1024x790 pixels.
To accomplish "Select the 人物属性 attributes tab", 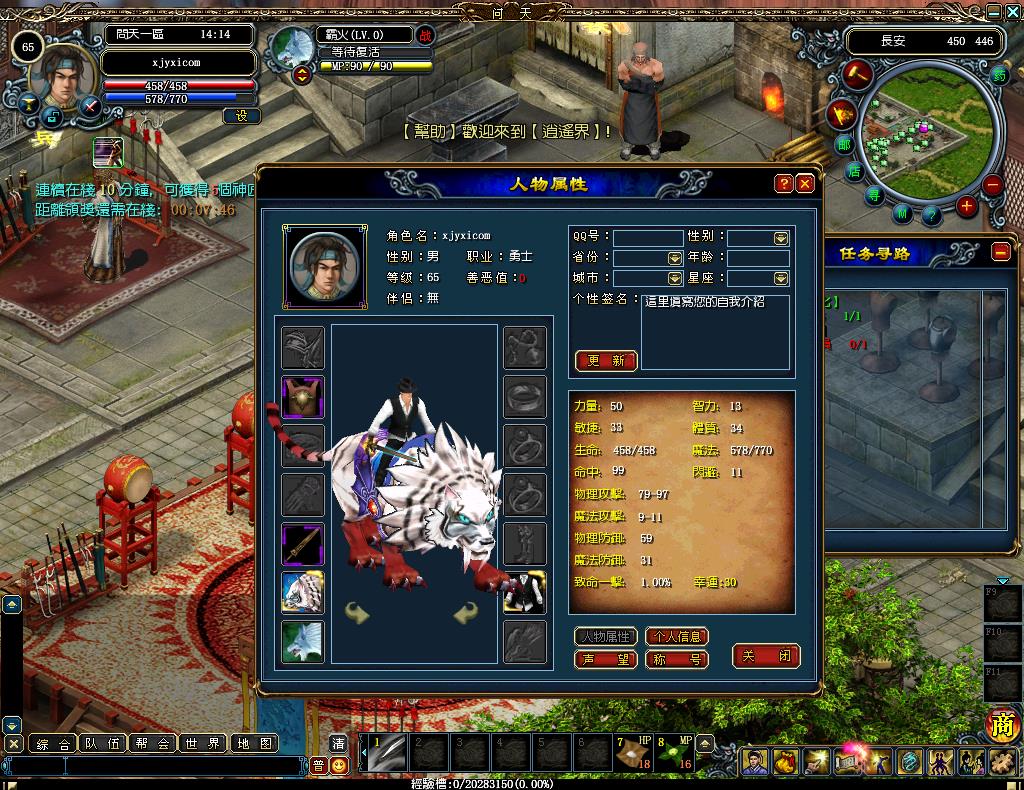I will tap(606, 636).
